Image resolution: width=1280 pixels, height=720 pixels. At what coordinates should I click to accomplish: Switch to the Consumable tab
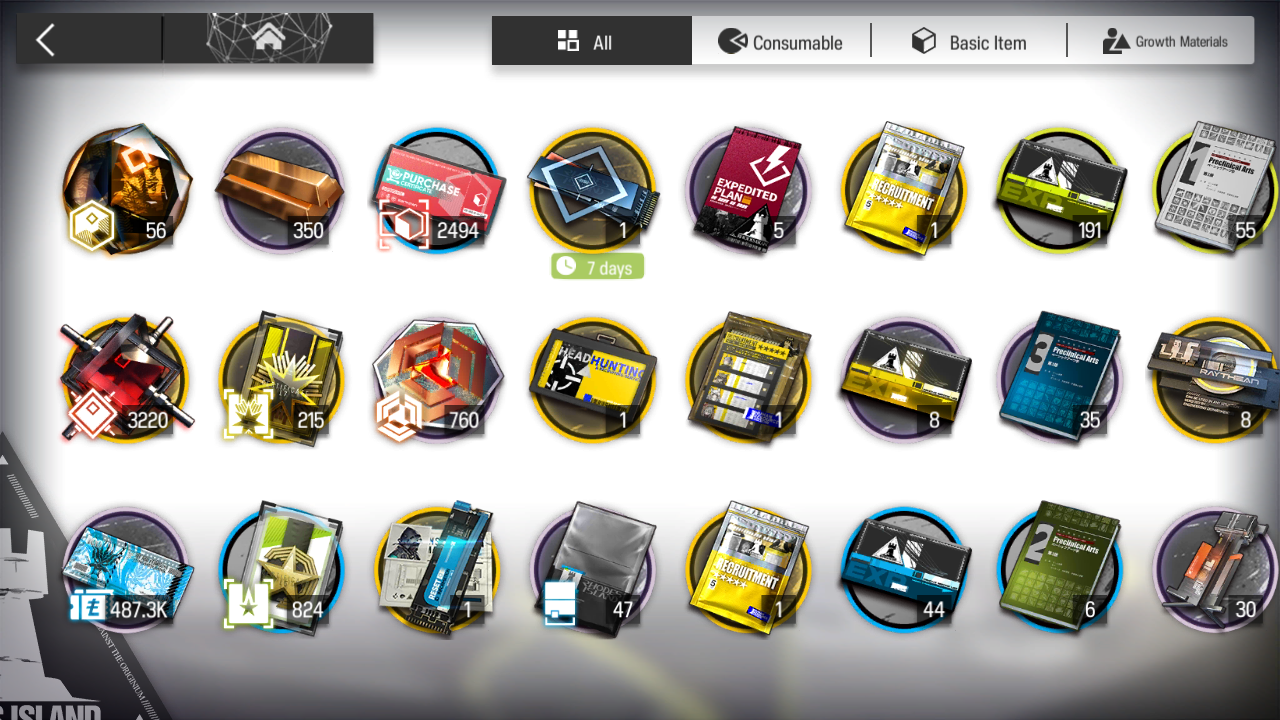781,42
